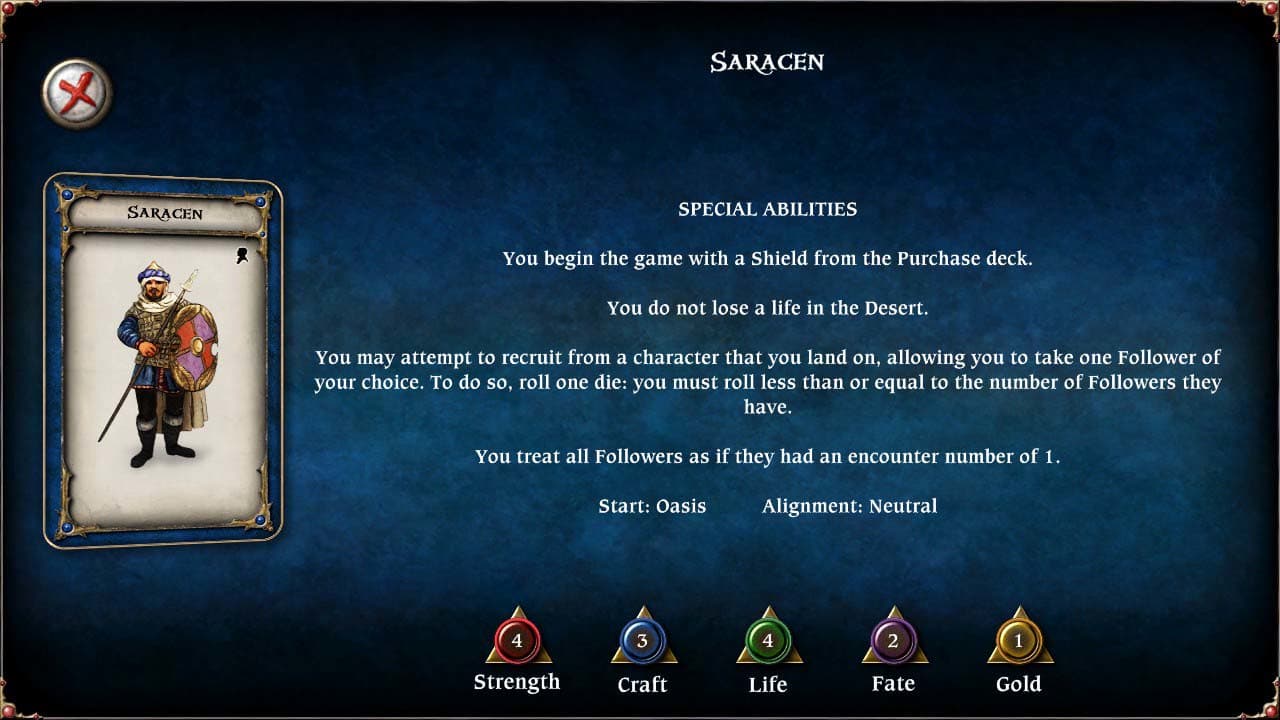Click the Craft stat label text
1280x720 pixels.
[x=642, y=685]
